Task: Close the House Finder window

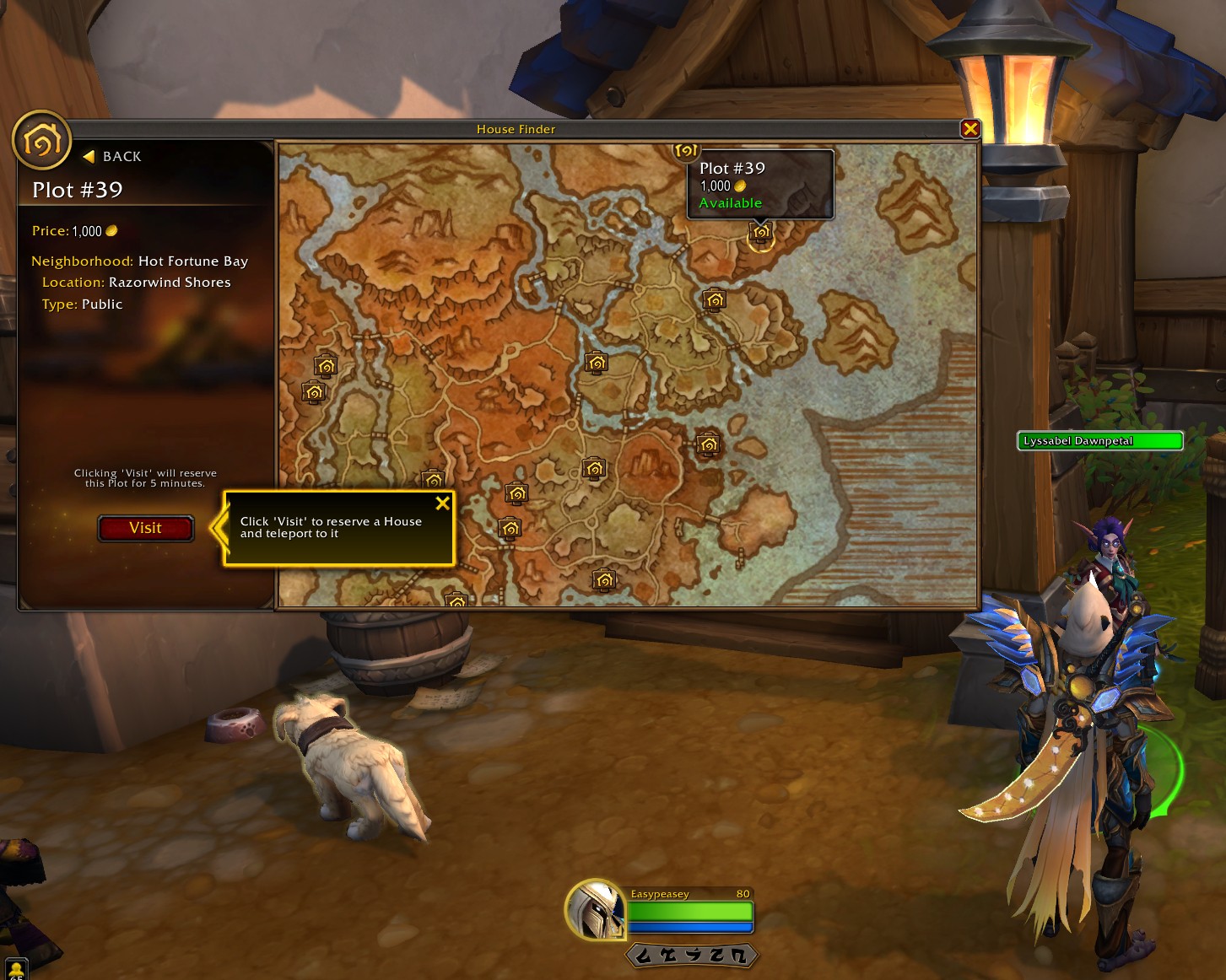Action: pos(969,129)
